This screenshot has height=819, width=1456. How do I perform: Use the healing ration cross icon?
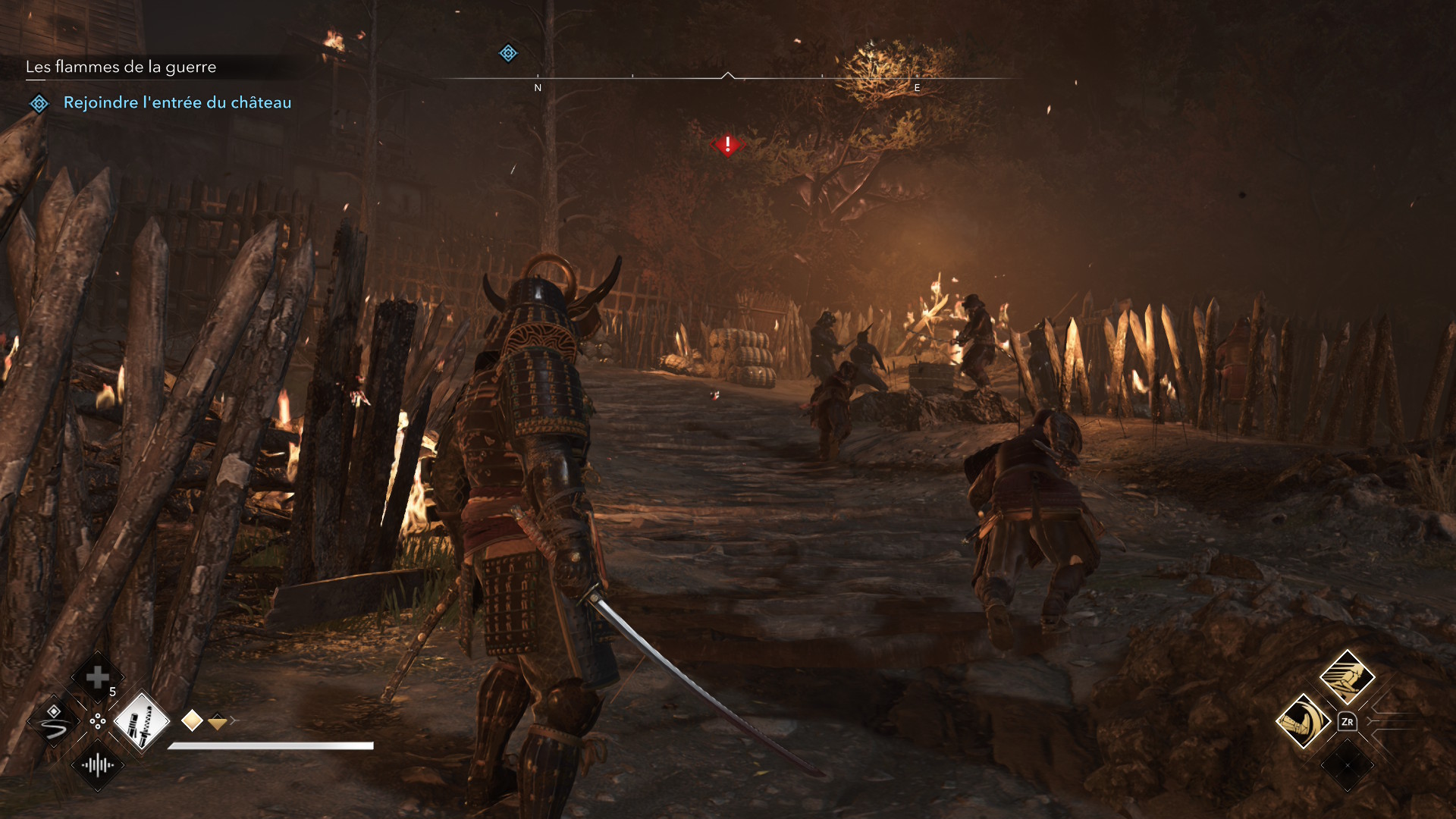[97, 677]
